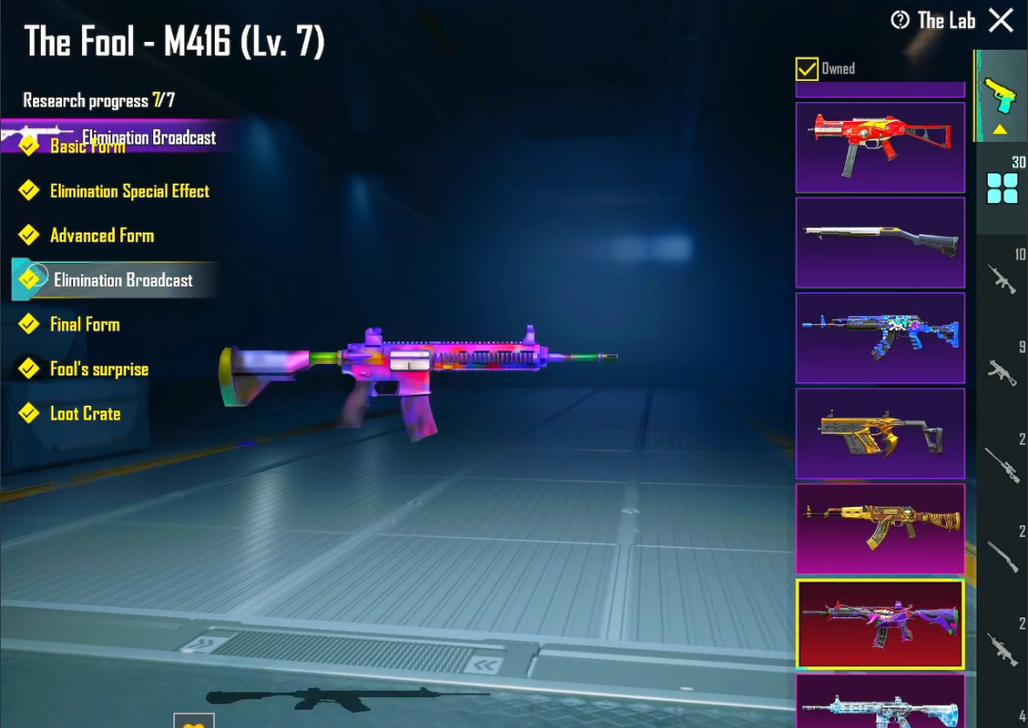Pick the gold Vector skin thumbnail
Viewport: 1028px width, 728px height.
coord(880,433)
